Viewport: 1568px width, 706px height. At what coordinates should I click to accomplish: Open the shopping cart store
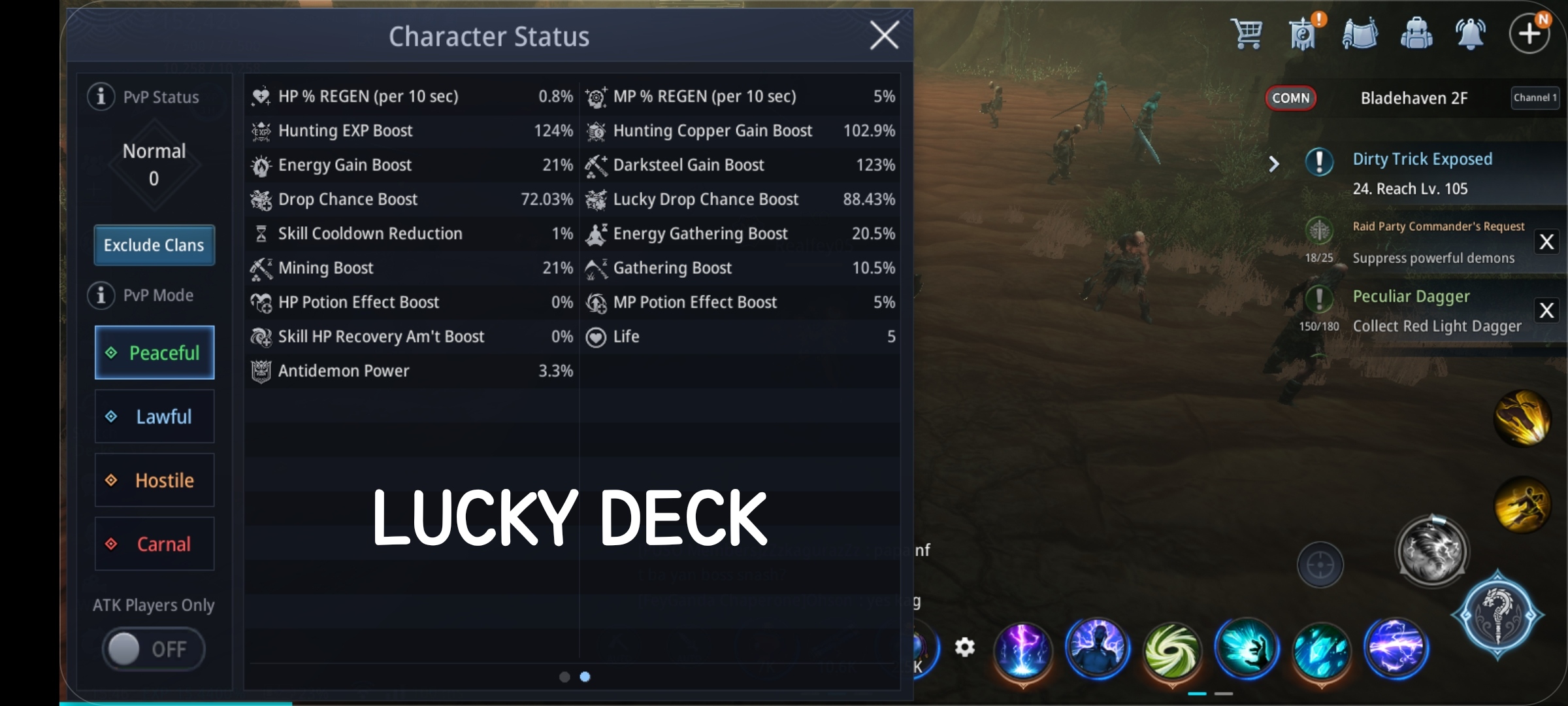pos(1247,33)
